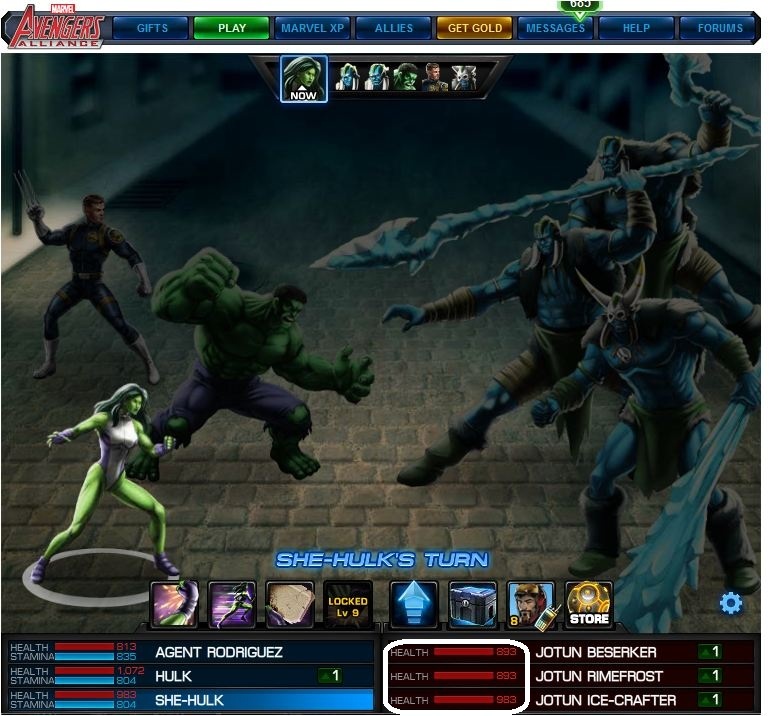This screenshot has width=770, height=716.
Task: Target Jotun Ice-Crafter in the enemy list
Action: tap(605, 700)
